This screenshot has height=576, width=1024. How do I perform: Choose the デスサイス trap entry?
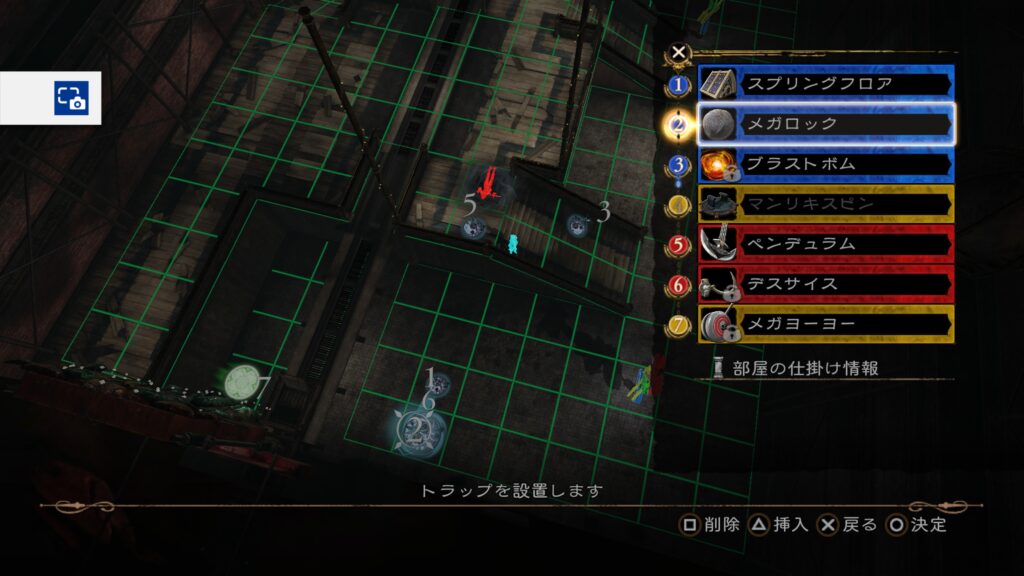coord(825,284)
